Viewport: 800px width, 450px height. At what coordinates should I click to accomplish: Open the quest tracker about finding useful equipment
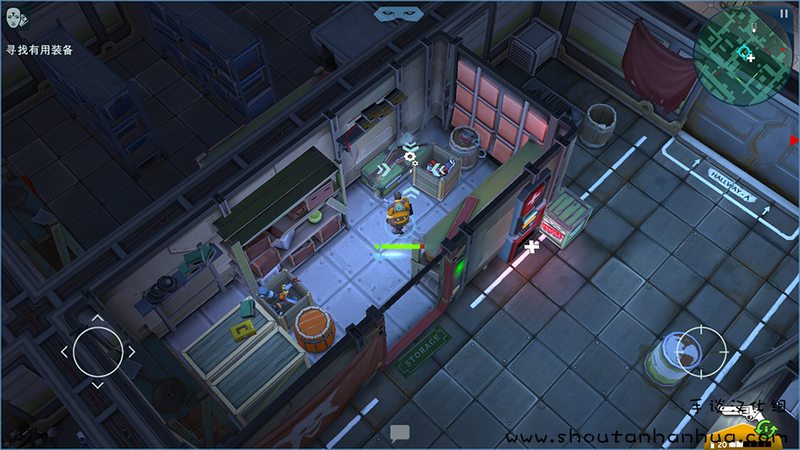[38, 48]
